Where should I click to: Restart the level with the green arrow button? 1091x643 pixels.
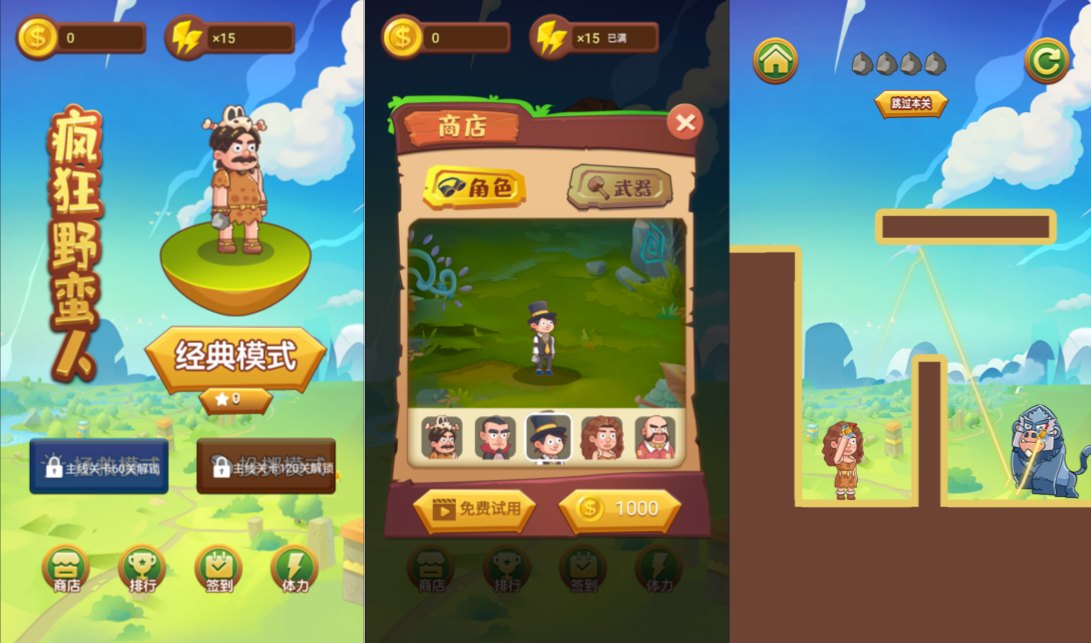point(1046,61)
